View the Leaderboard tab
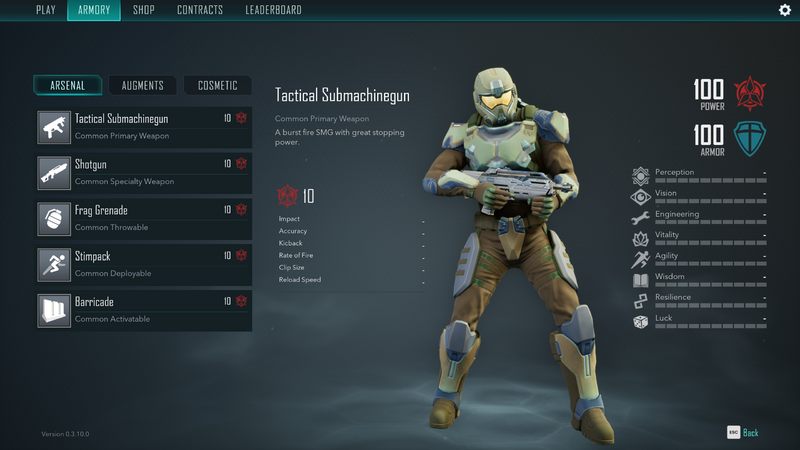 click(273, 11)
